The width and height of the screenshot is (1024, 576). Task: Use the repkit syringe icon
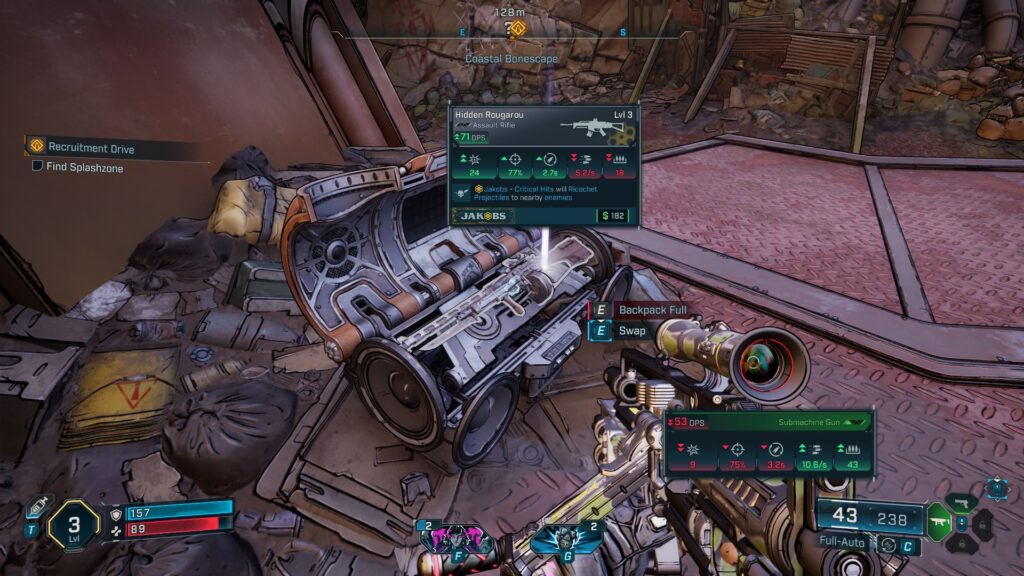click(37, 507)
